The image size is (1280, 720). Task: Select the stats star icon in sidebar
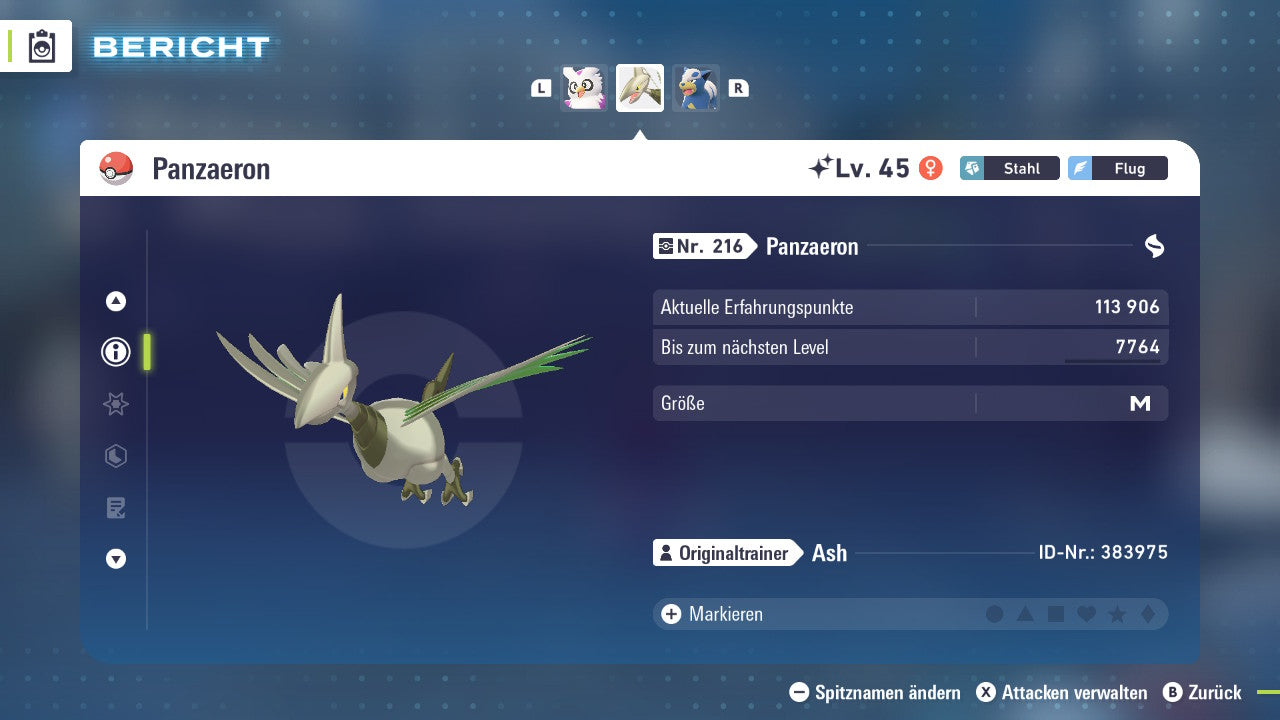pos(115,404)
